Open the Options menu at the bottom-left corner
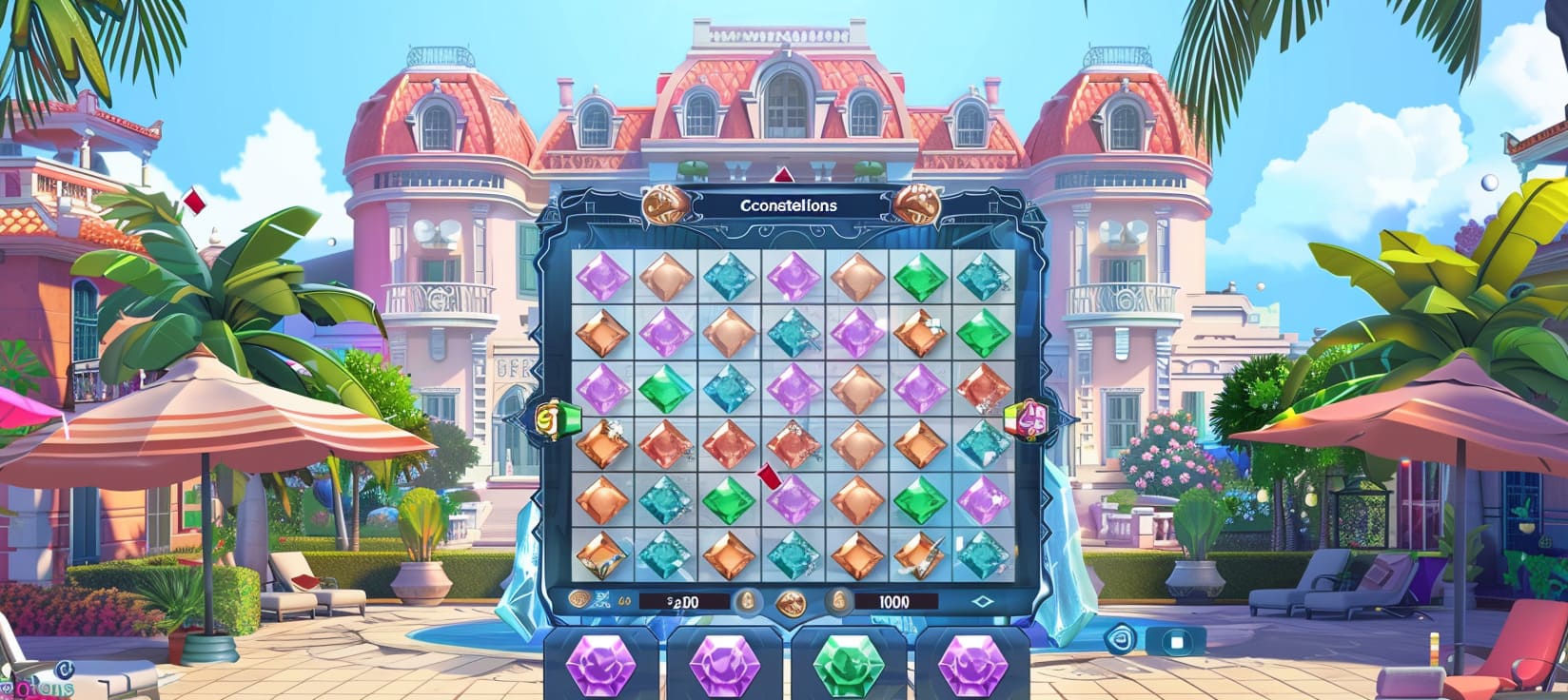This screenshot has height=700, width=1568. click(x=40, y=687)
